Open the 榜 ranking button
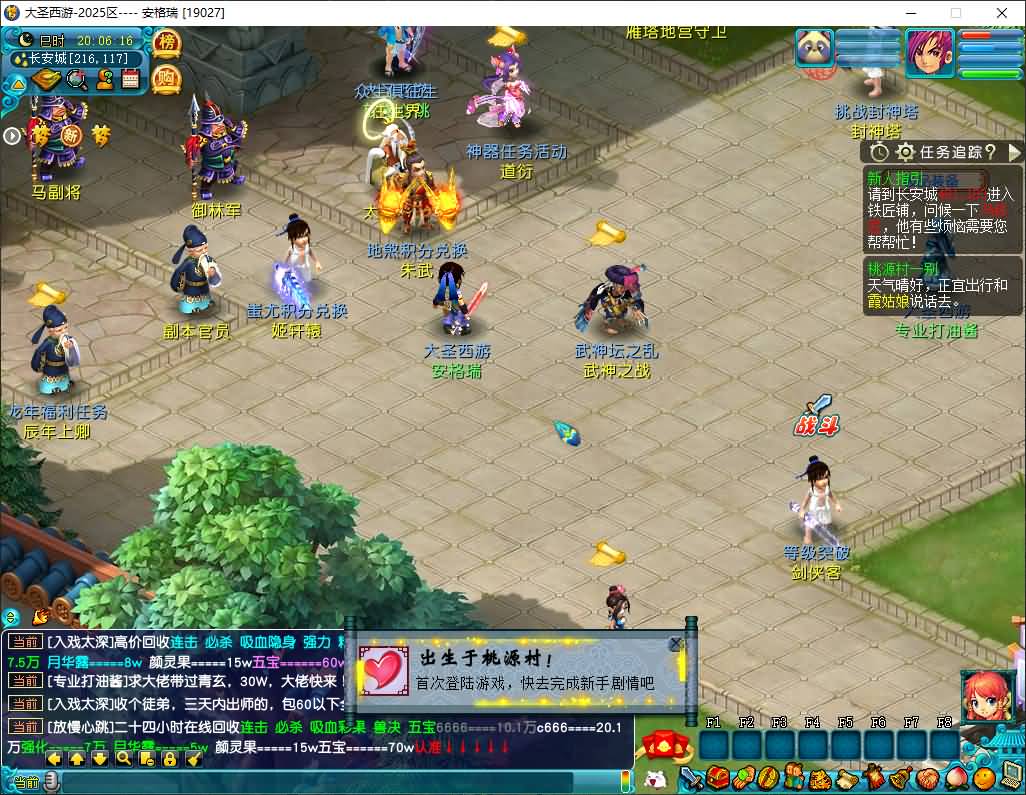The height and width of the screenshot is (795, 1026). (x=167, y=44)
